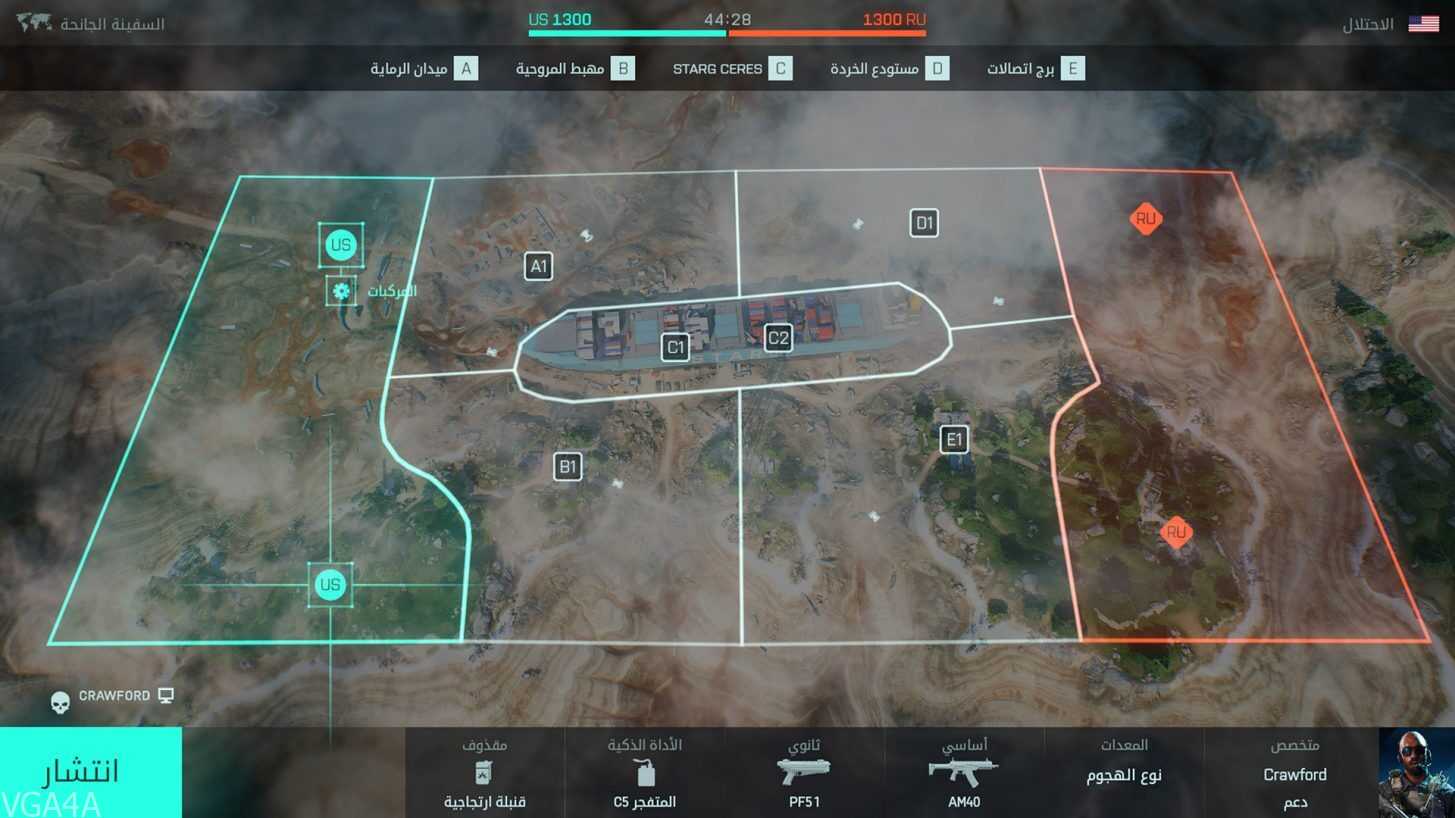This screenshot has height=818, width=1455.
Task: Select the PF51 secondary weapon icon
Action: [x=803, y=770]
